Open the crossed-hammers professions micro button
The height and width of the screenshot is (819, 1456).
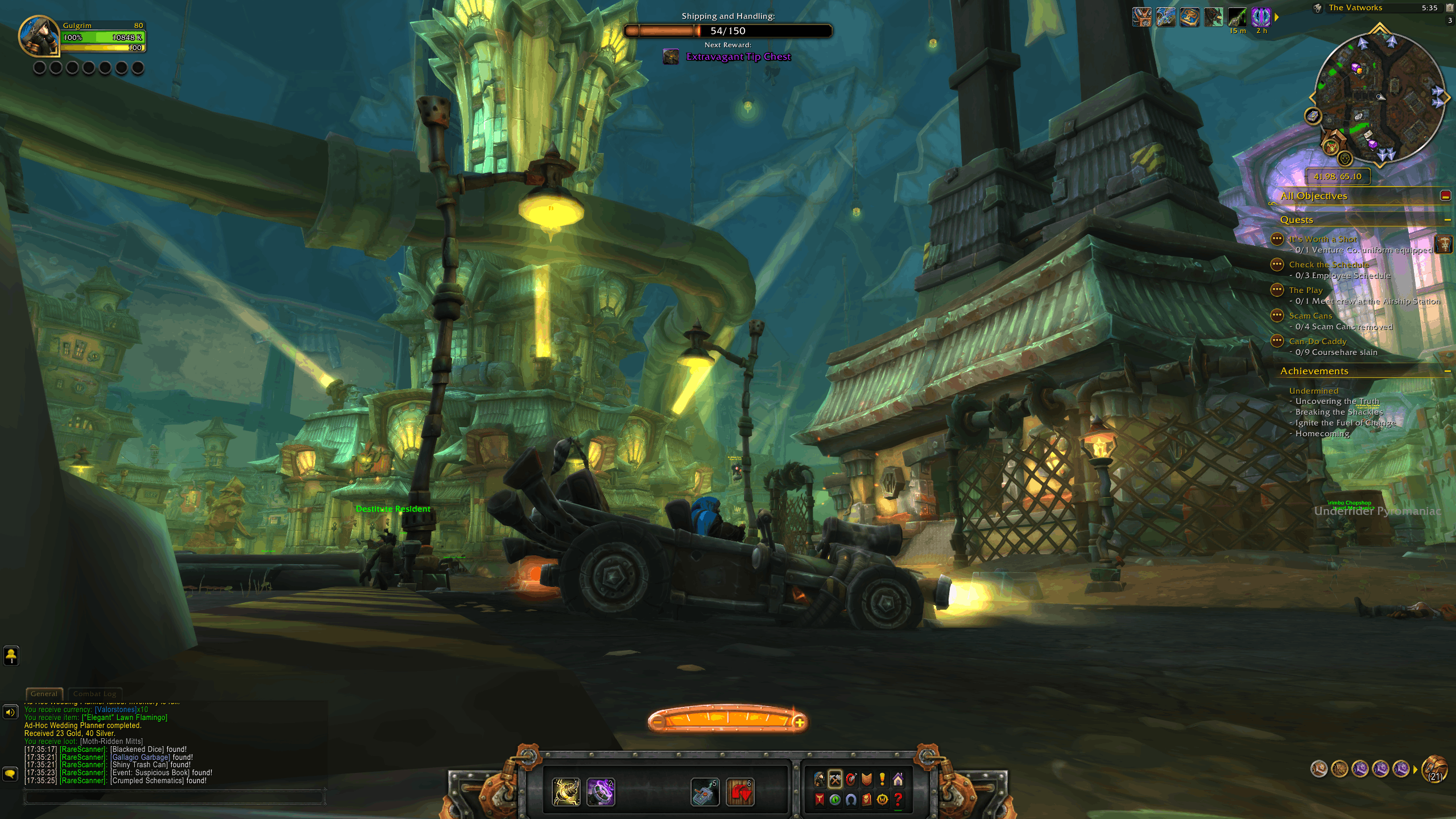(835, 779)
